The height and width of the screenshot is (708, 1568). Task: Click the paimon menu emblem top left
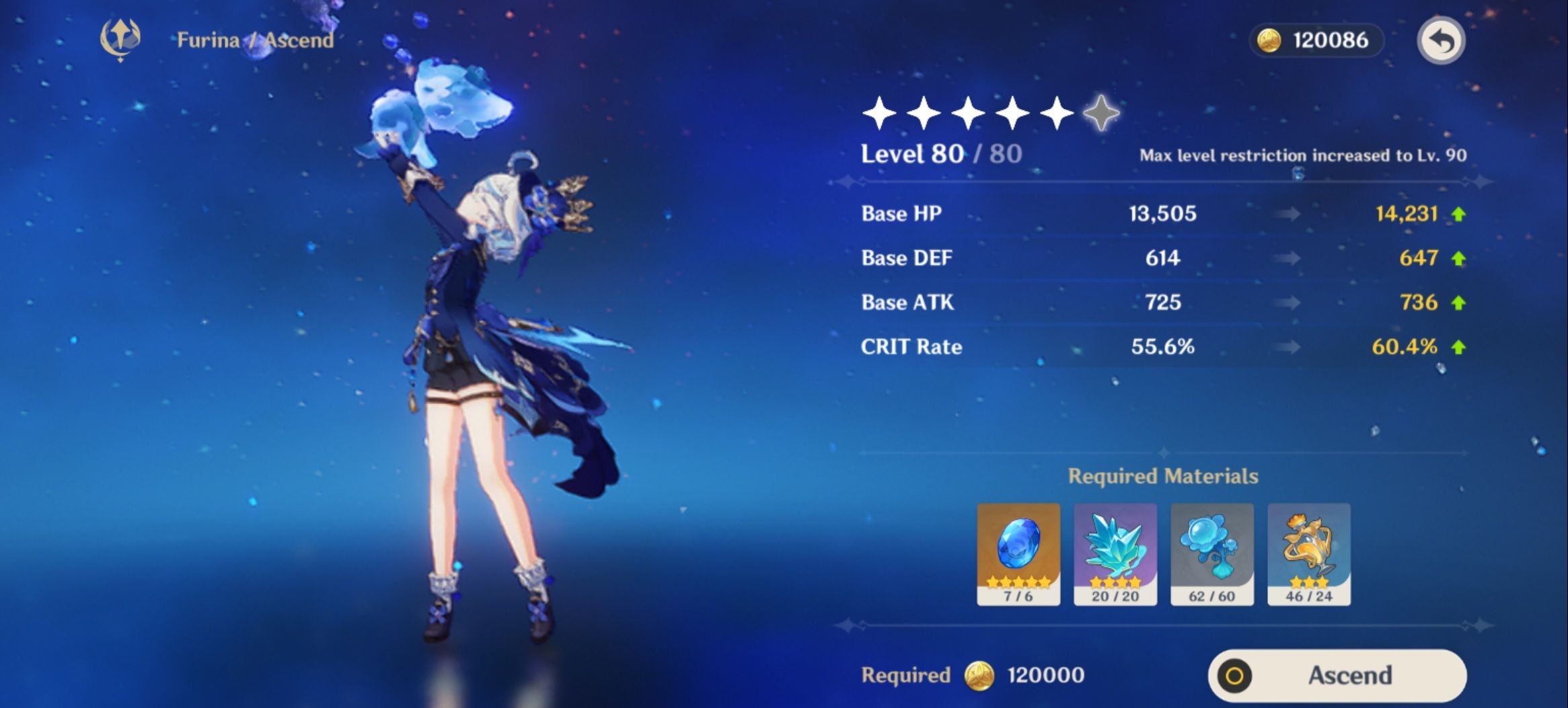click(x=122, y=40)
